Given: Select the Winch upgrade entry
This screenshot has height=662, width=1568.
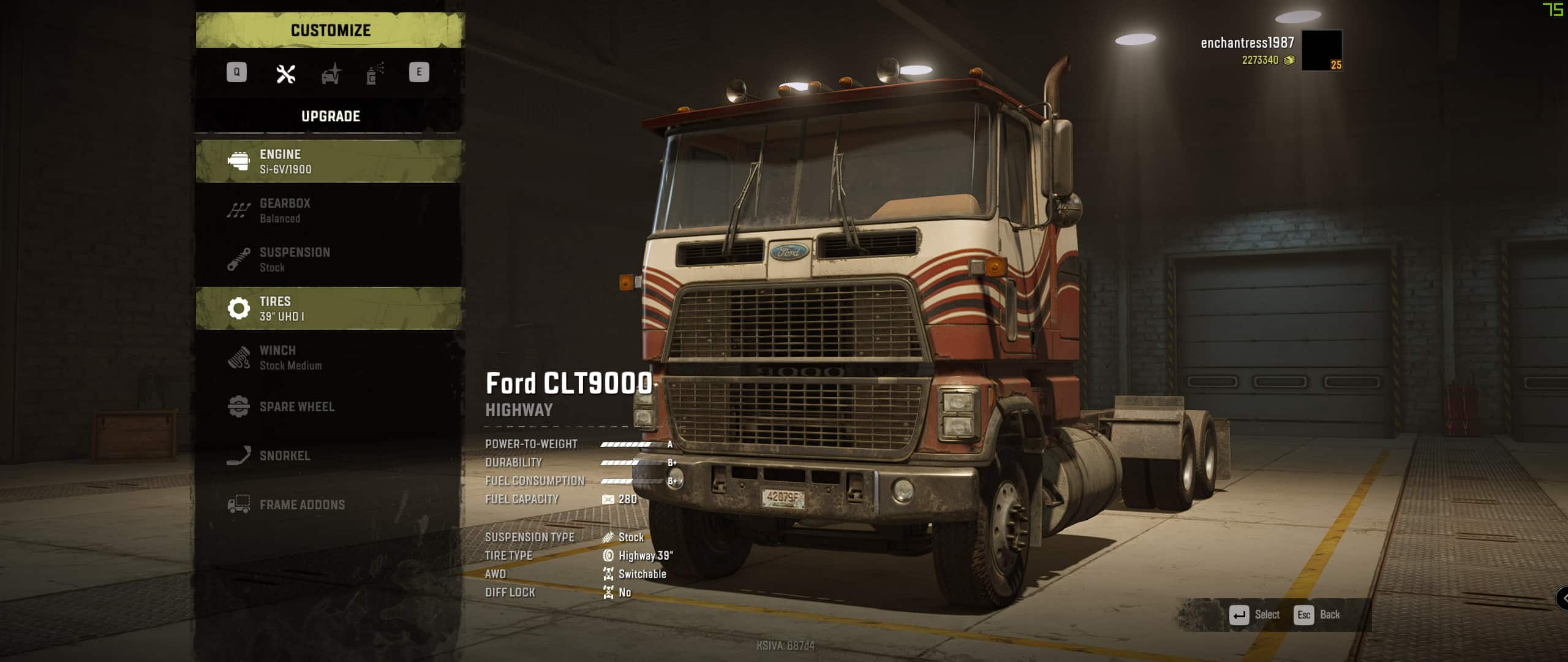Looking at the screenshot, I should [x=330, y=357].
